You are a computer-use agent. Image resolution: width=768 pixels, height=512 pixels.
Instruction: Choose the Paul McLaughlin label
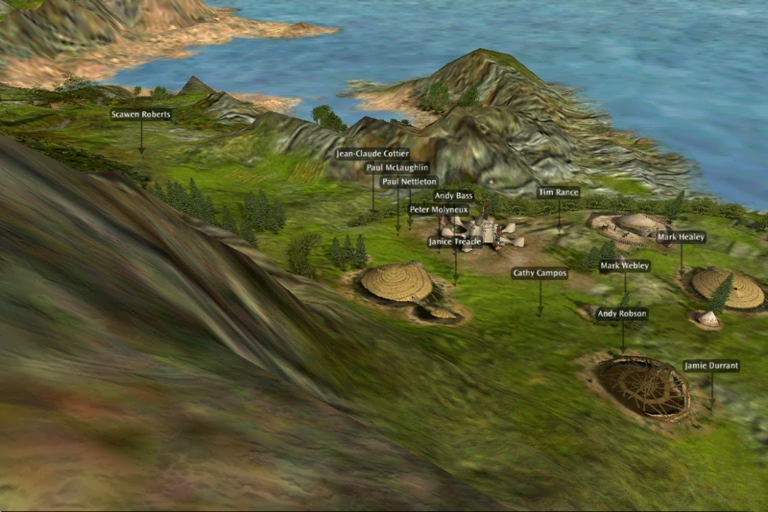tap(397, 168)
